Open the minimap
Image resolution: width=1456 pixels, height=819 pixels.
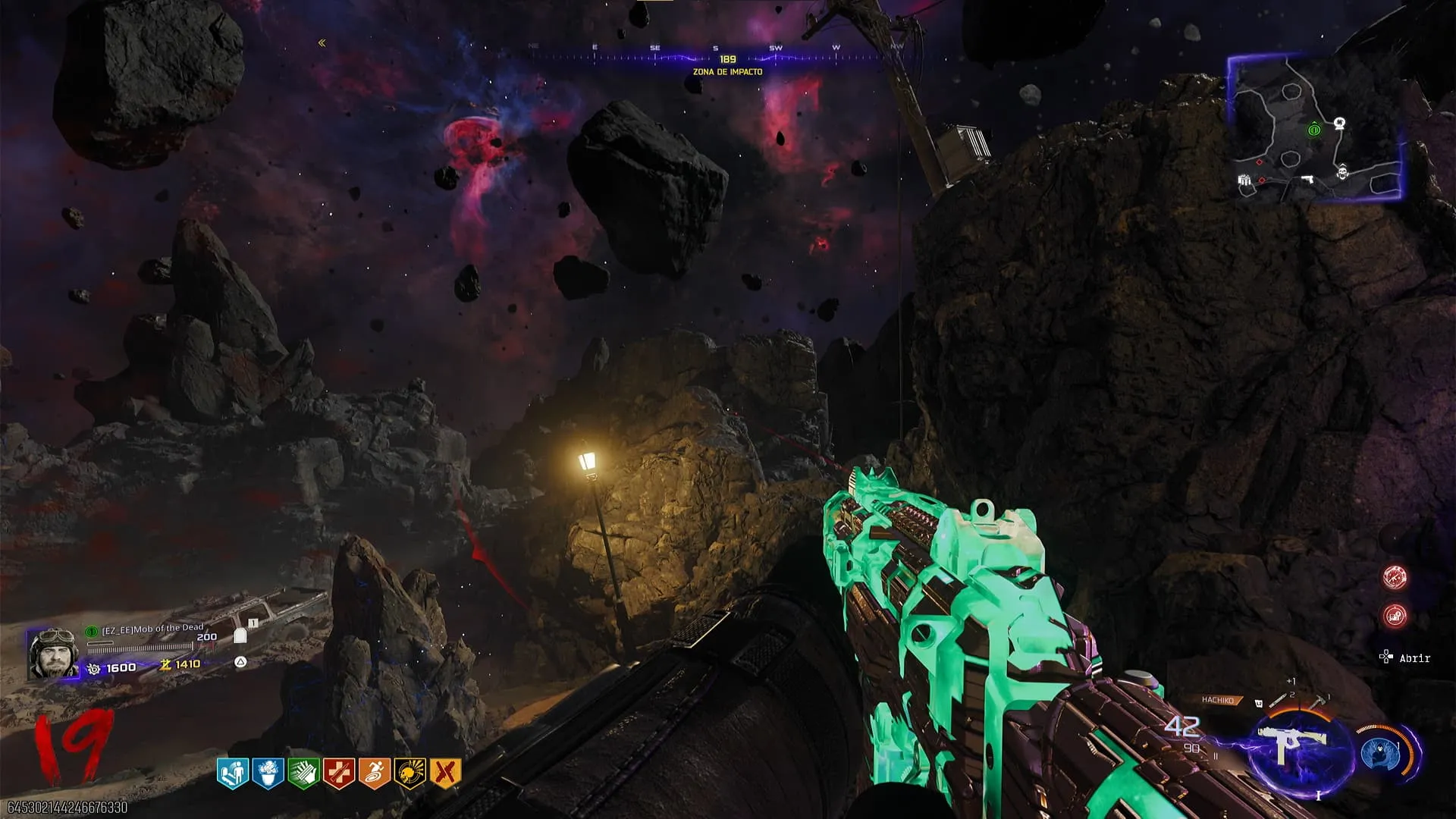click(x=1316, y=129)
